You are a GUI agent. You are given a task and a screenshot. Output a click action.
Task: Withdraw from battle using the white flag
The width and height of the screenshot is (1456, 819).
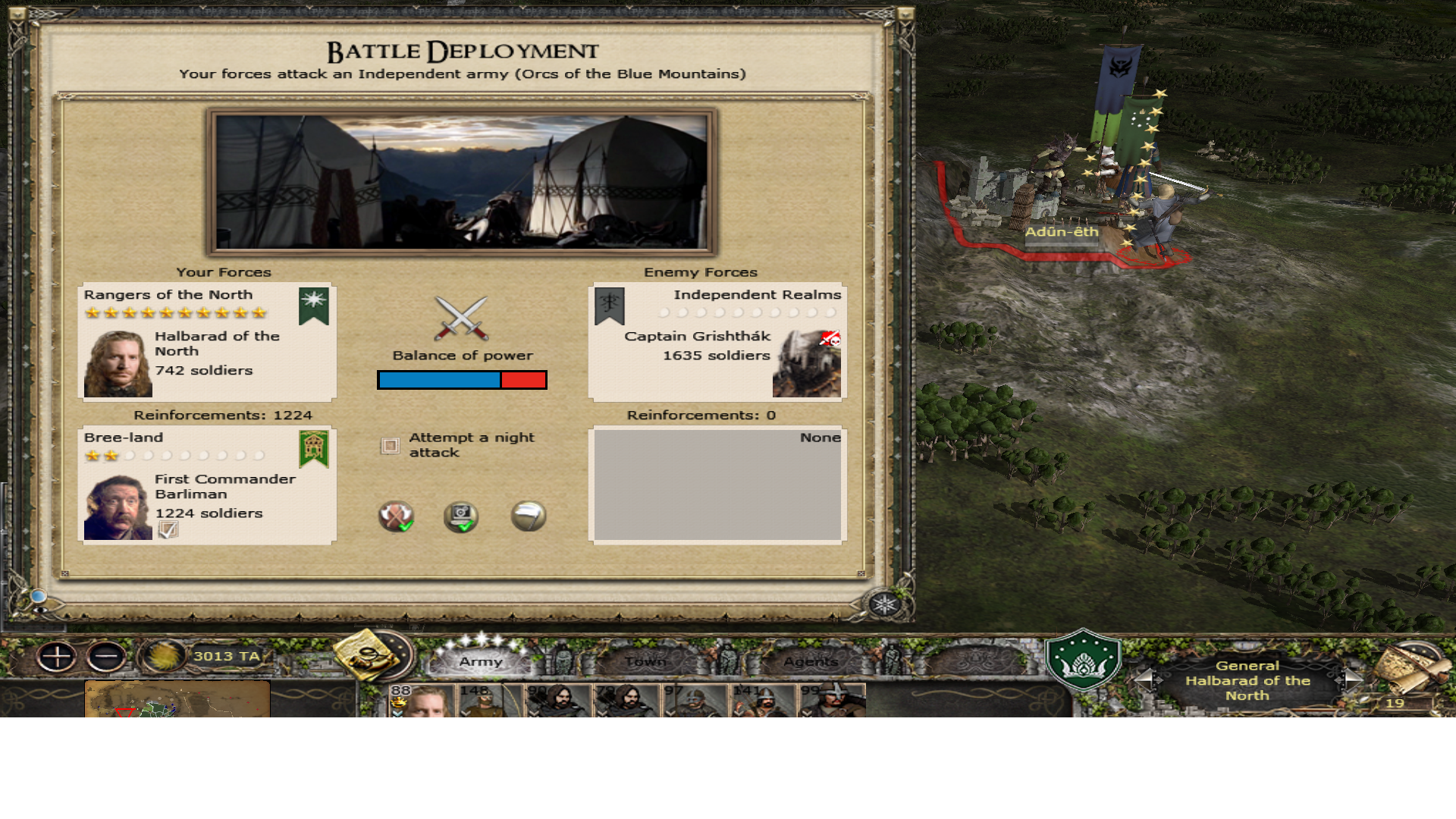pos(528,516)
